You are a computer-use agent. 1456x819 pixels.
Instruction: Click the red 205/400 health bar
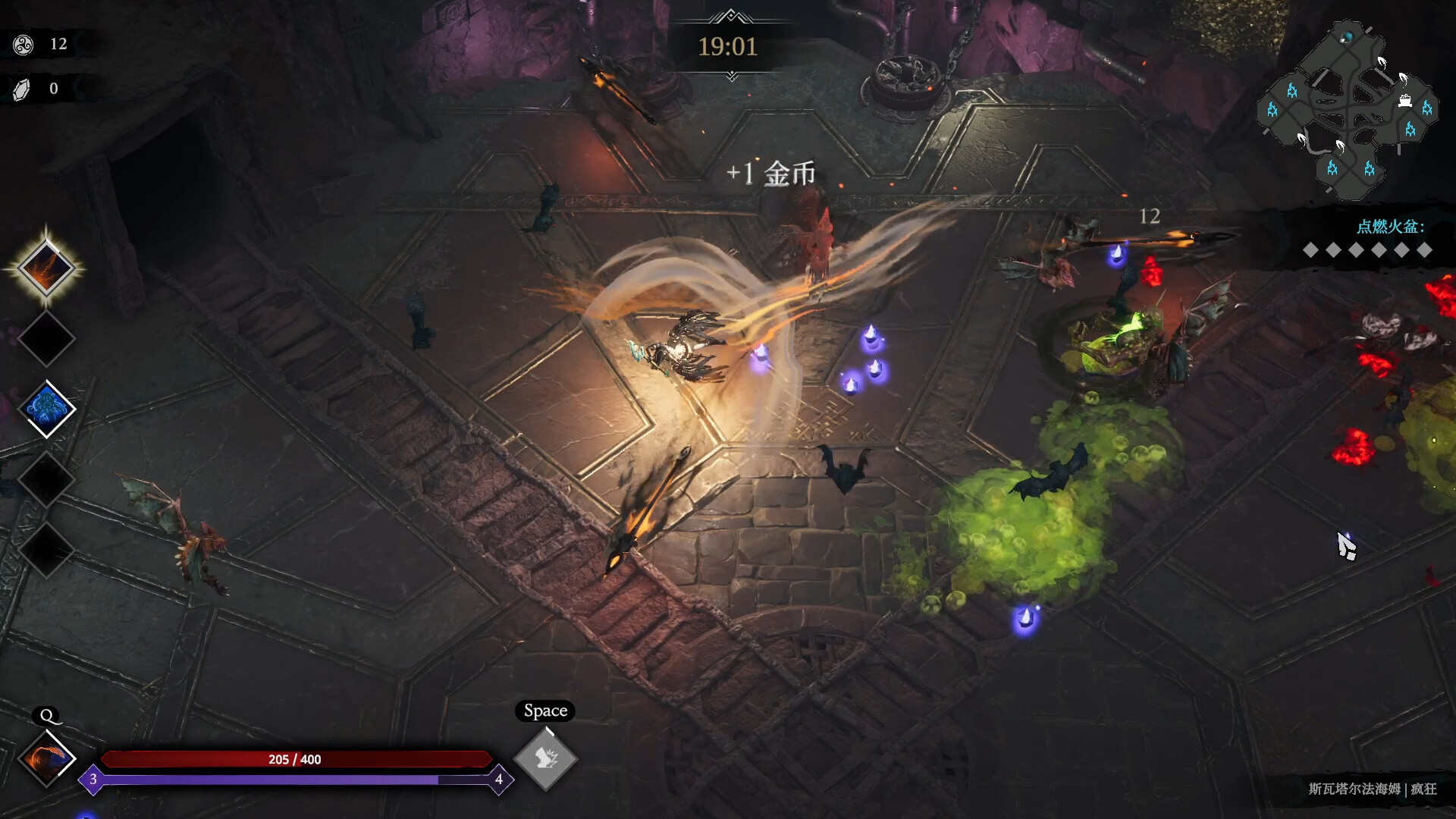pos(296,759)
